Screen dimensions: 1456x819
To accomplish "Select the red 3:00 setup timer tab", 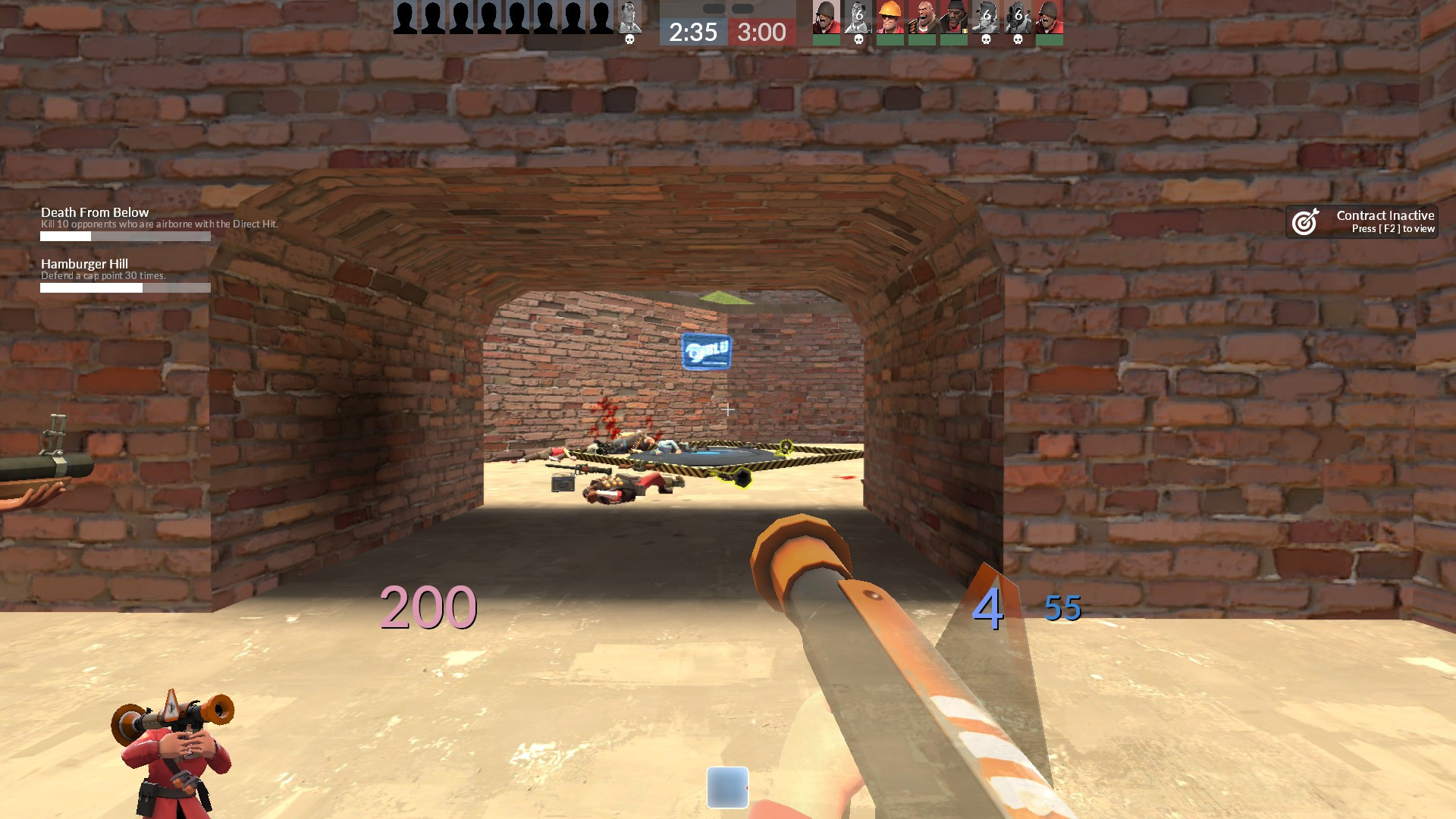I will [761, 33].
